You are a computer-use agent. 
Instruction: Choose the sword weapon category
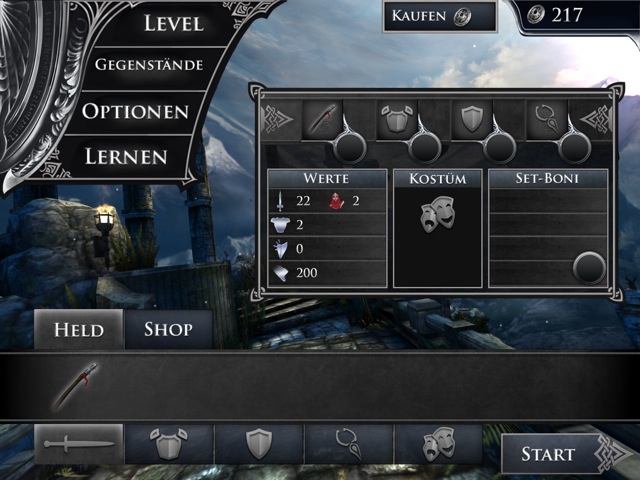point(79,444)
